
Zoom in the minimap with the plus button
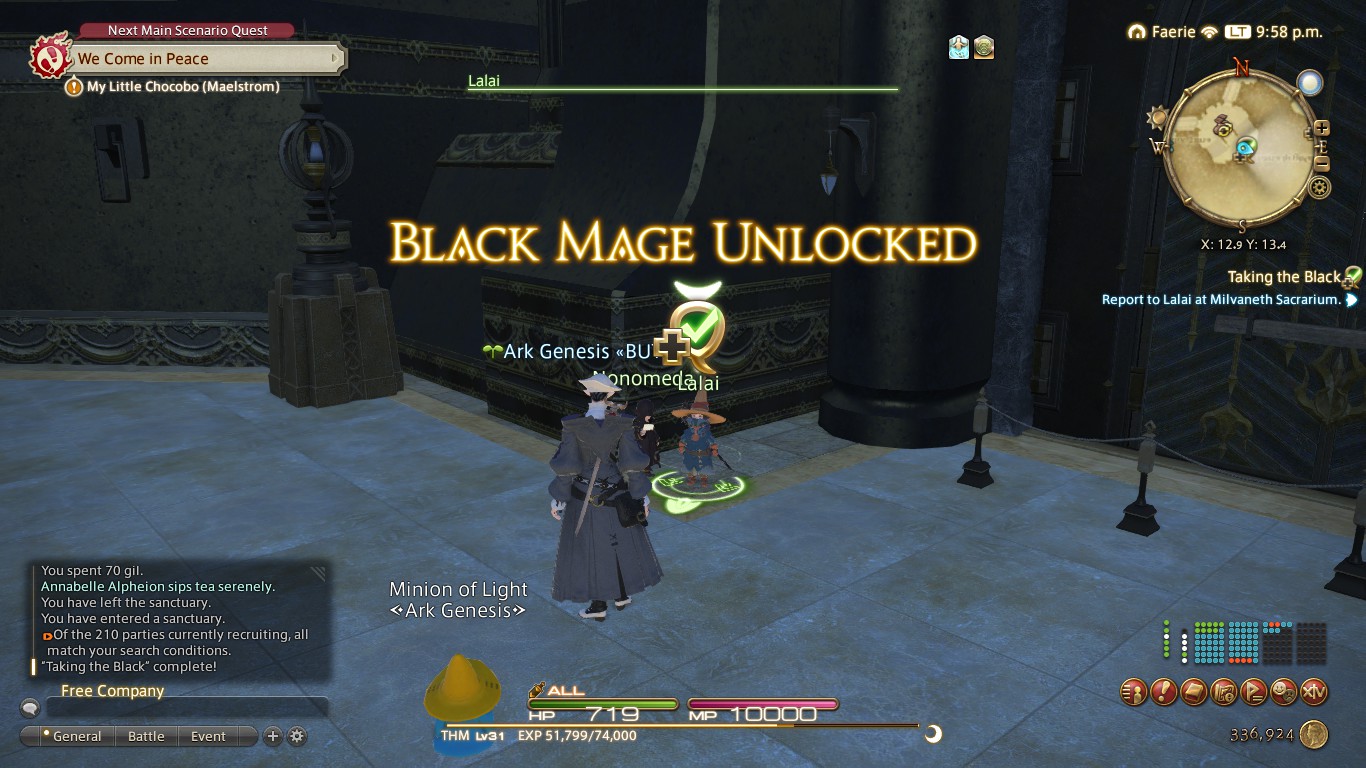pyautogui.click(x=1322, y=128)
